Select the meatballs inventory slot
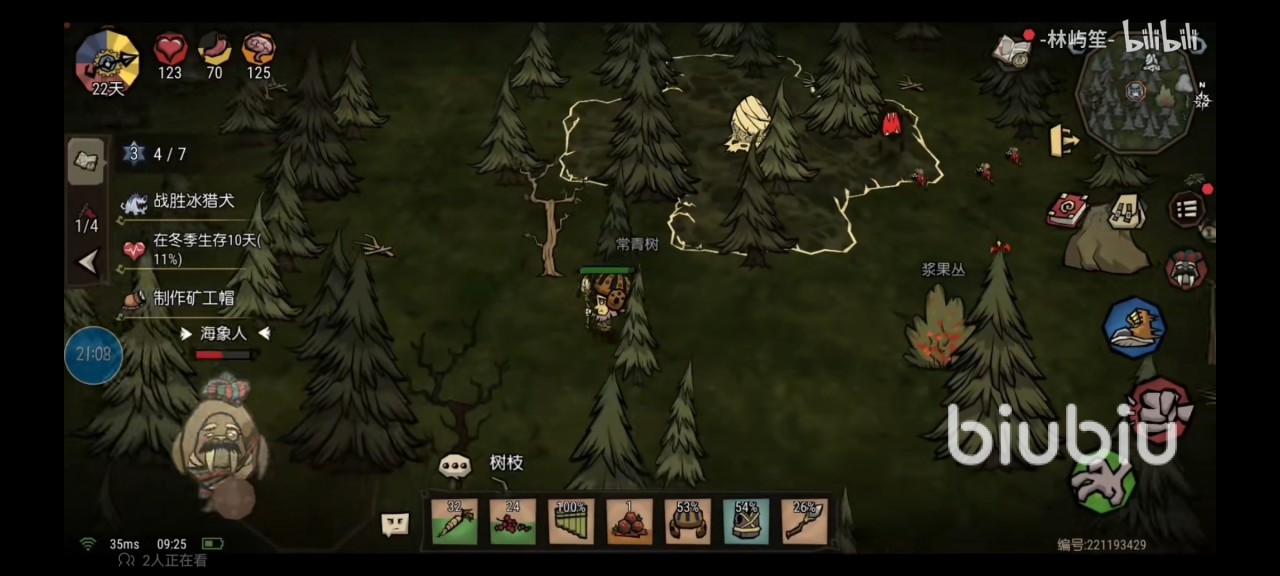 (629, 521)
